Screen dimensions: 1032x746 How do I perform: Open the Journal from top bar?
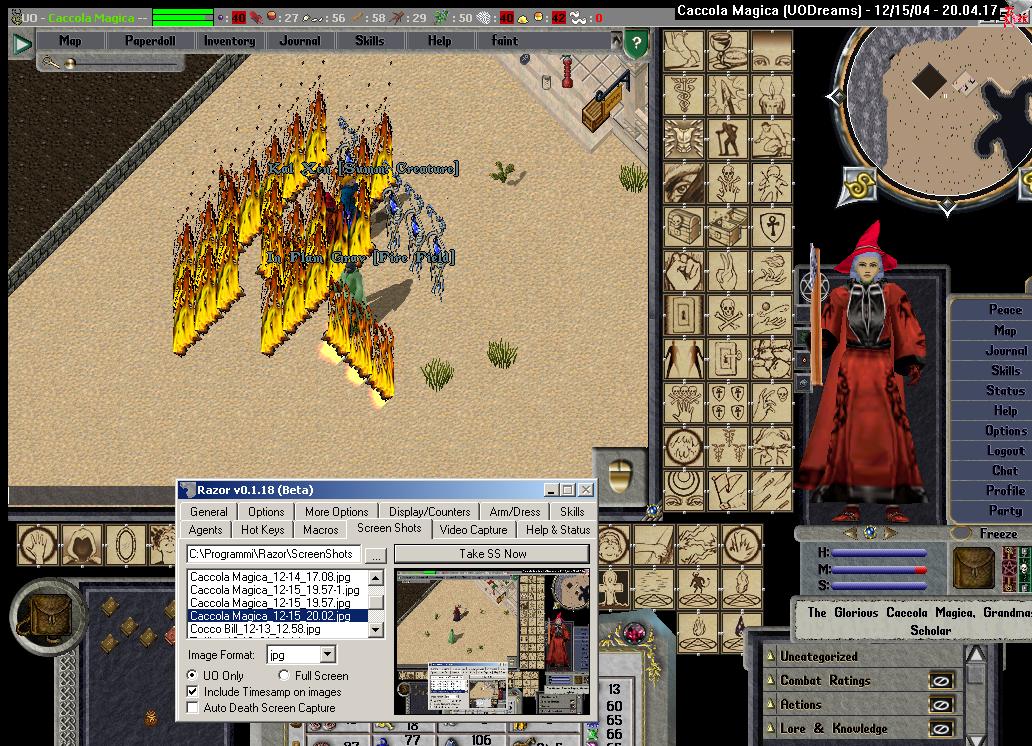click(300, 41)
